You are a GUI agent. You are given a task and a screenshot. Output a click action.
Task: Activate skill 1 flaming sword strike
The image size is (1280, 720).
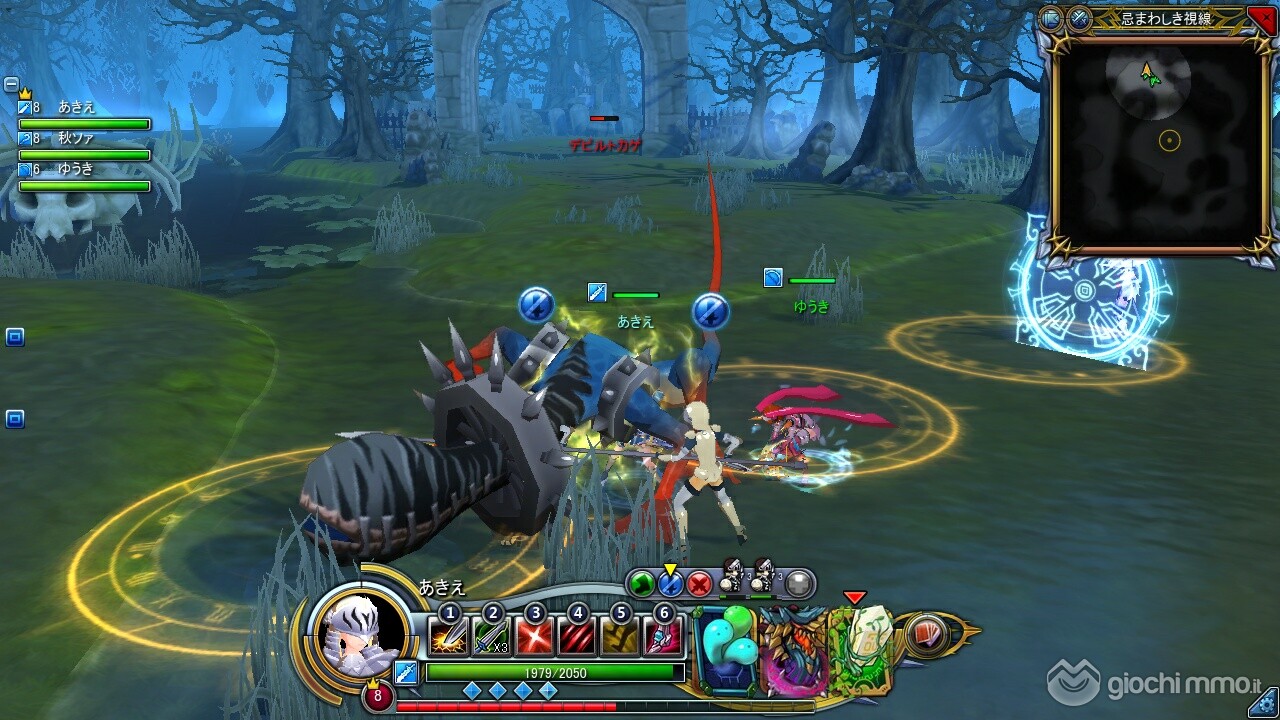[x=449, y=636]
